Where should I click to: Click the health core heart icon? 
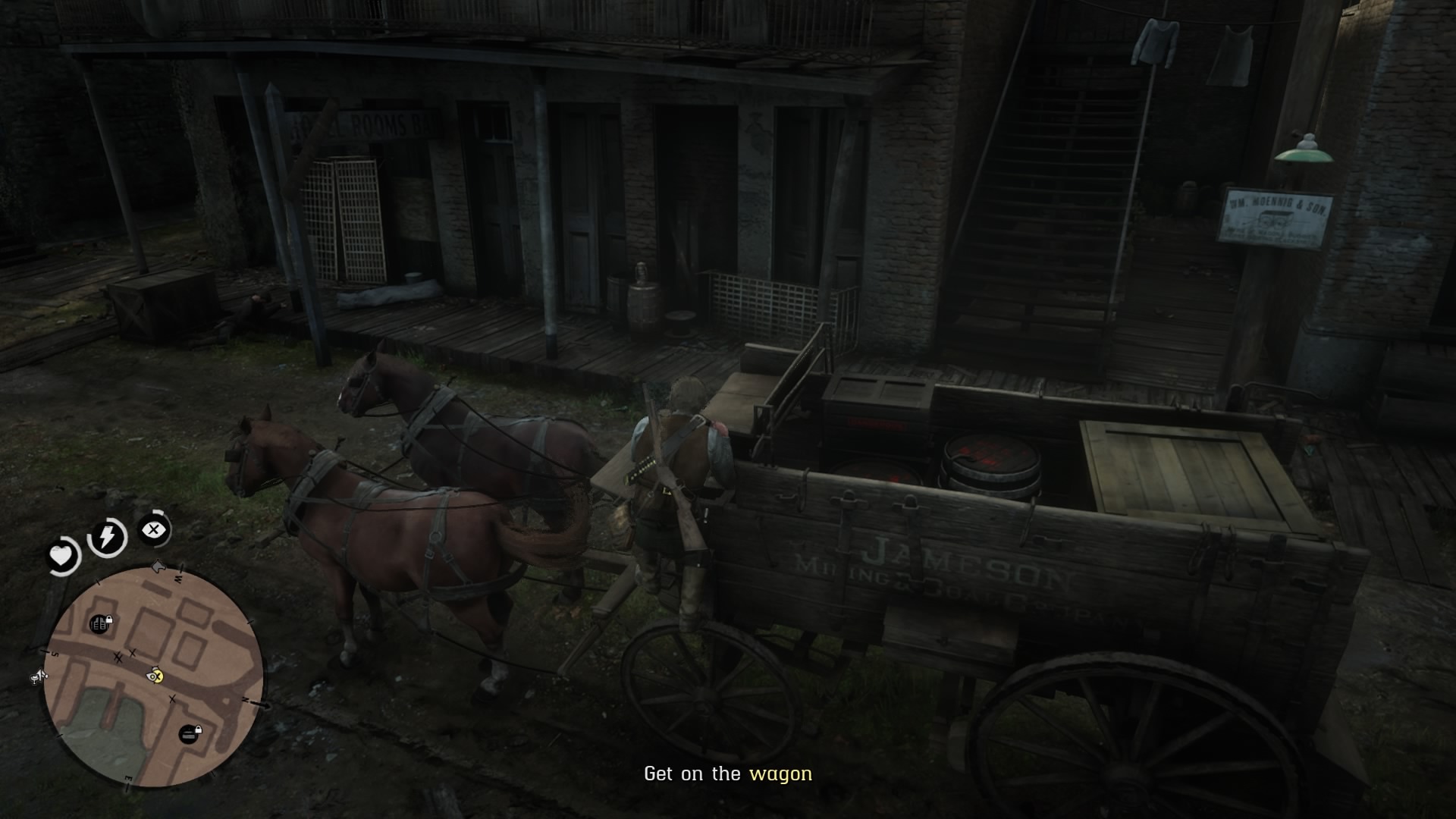point(61,555)
